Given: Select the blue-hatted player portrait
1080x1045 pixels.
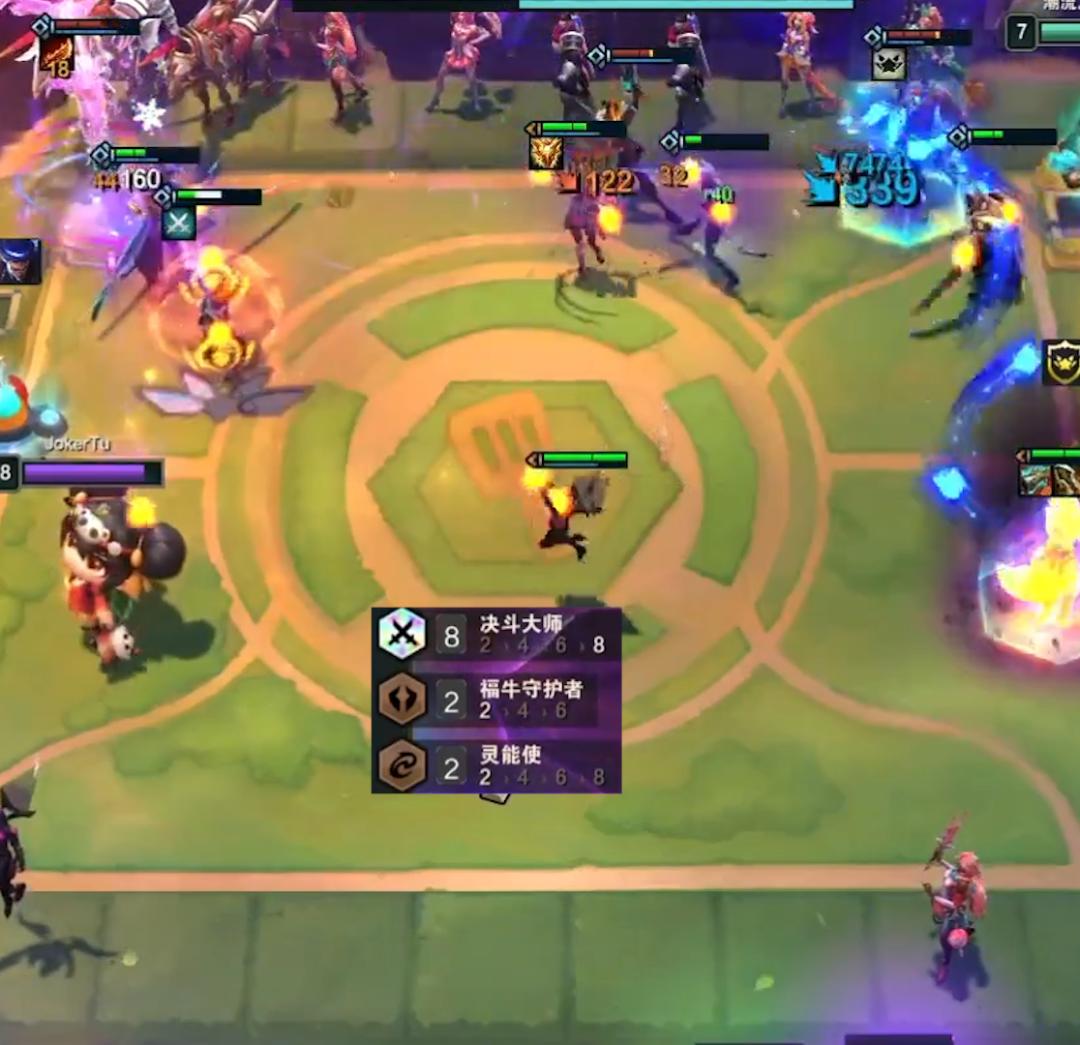Looking at the screenshot, I should [20, 261].
